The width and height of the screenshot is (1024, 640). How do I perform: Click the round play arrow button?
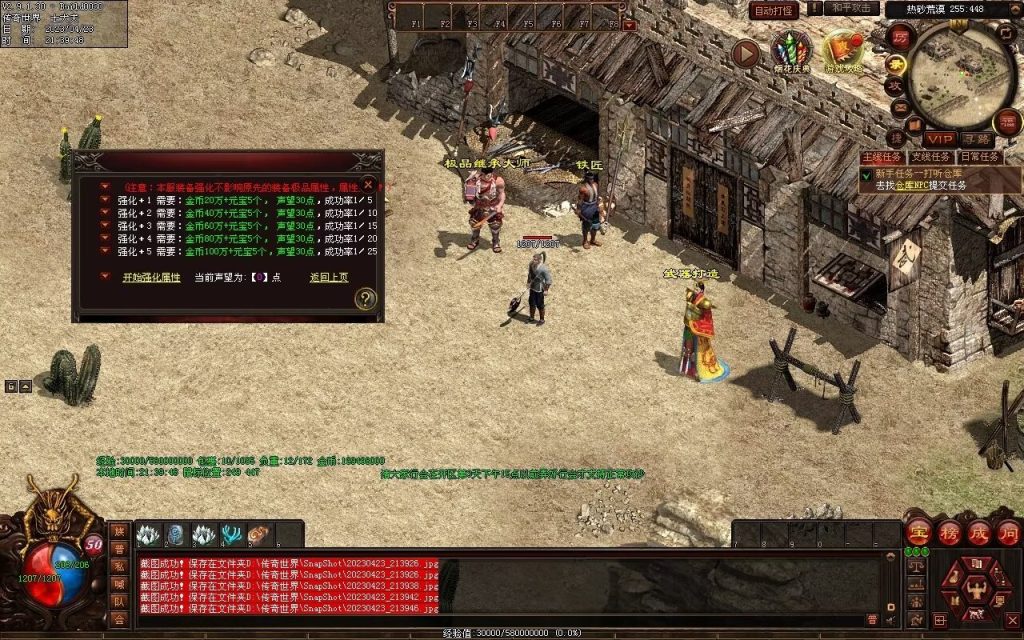coord(745,53)
